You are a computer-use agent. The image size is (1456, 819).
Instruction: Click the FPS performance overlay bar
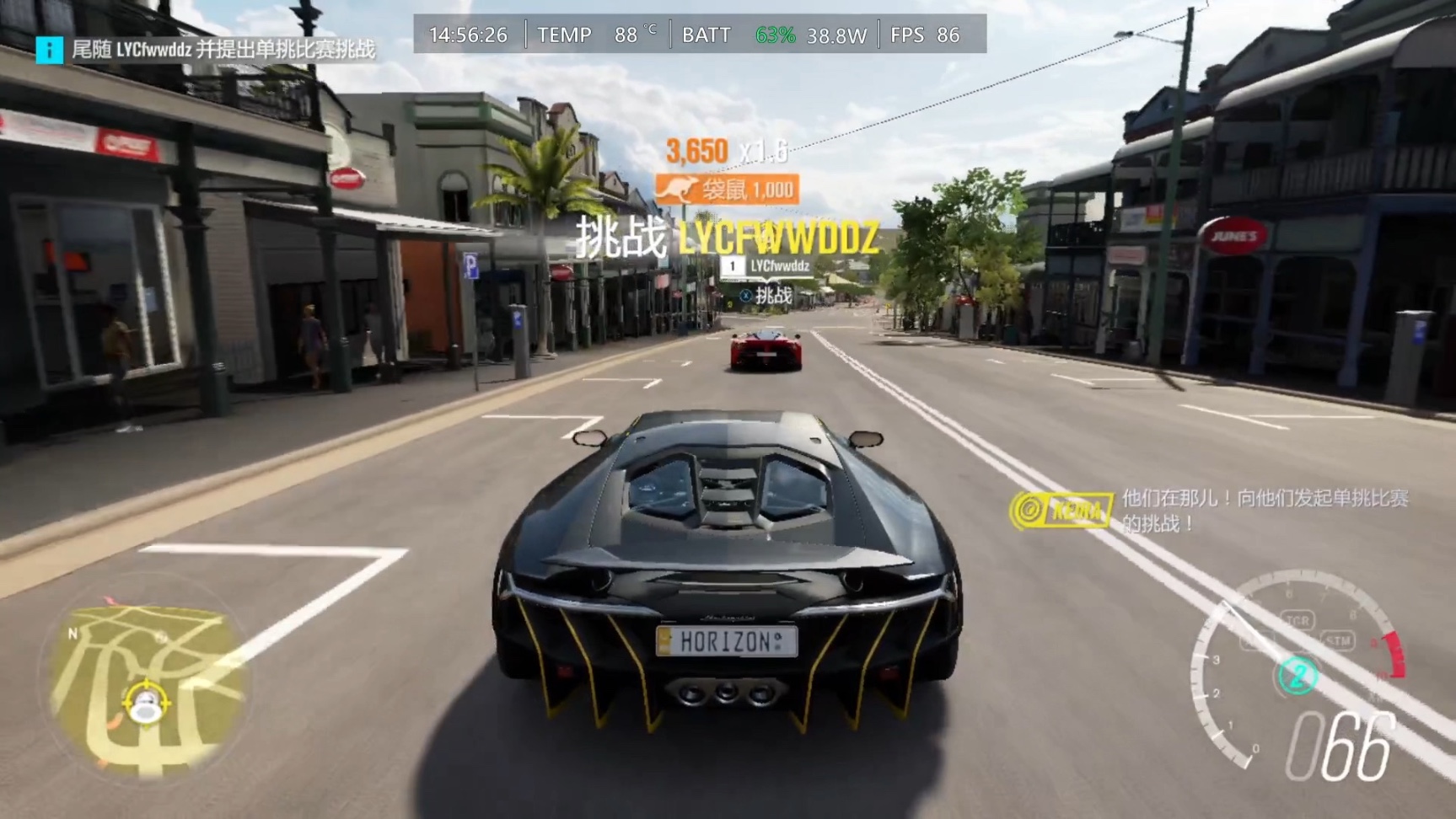coord(700,35)
